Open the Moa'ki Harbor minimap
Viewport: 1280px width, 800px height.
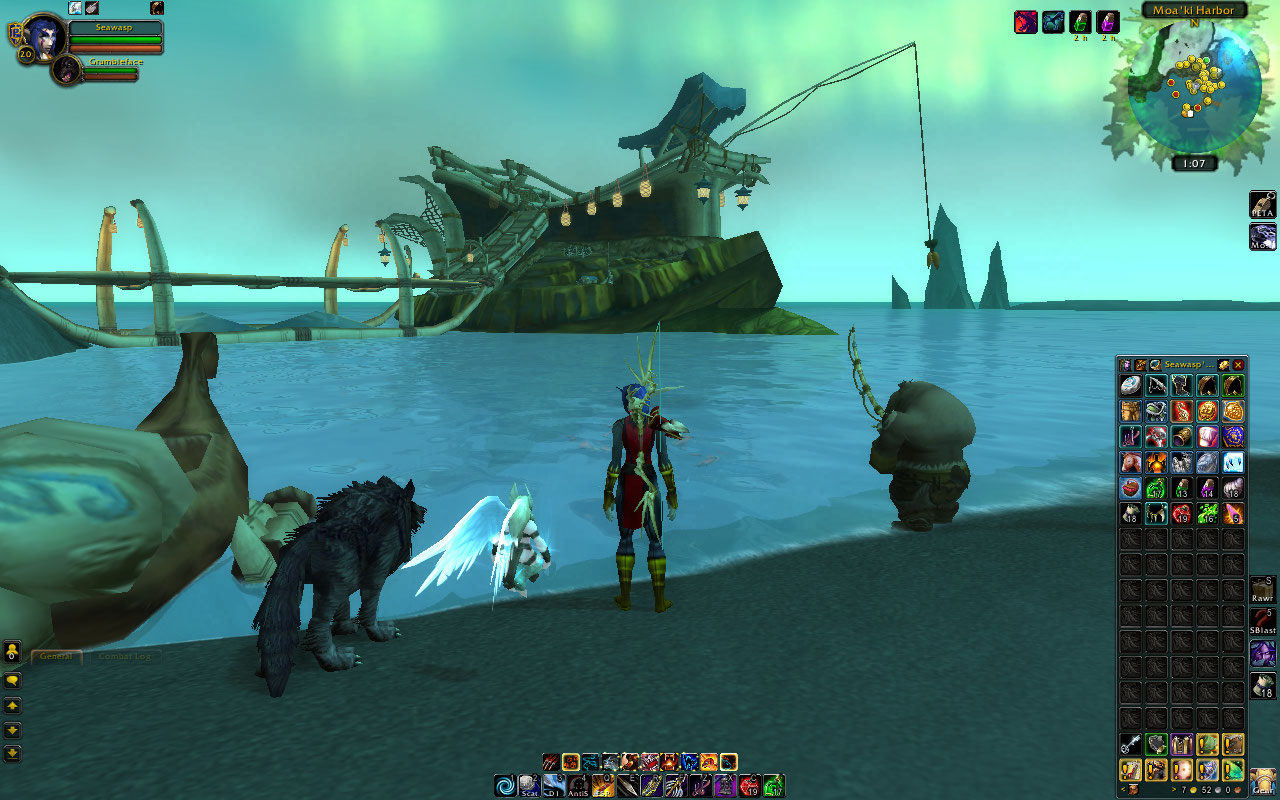click(x=1193, y=87)
